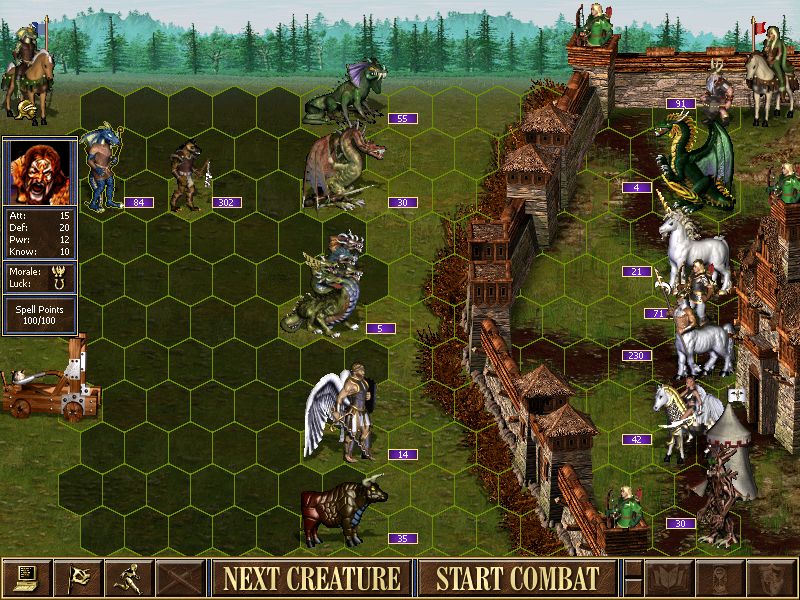Surrender using the white flag icon
This screenshot has height=600, width=800.
coord(78,578)
